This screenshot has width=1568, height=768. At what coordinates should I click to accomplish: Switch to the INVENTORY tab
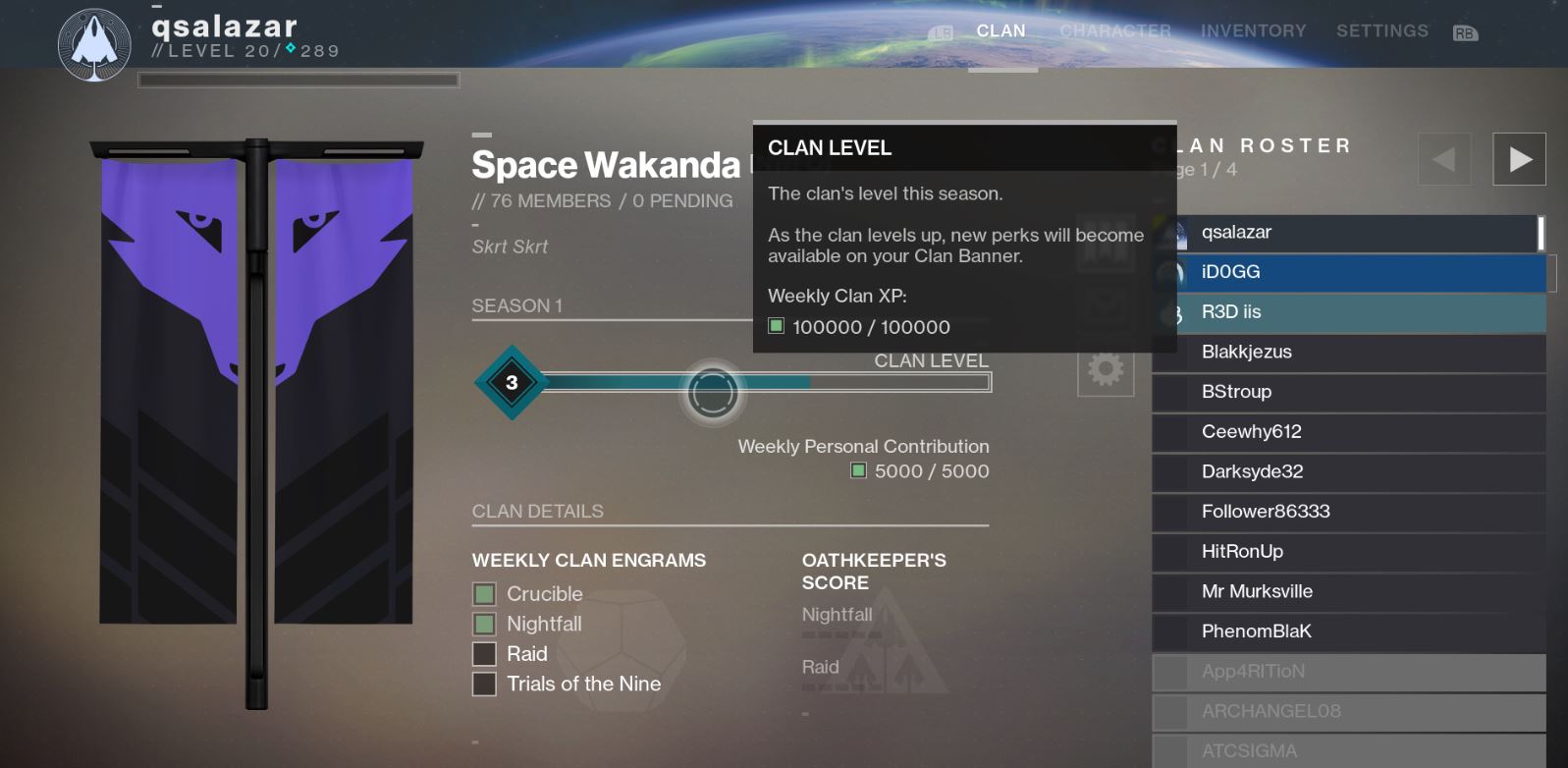click(x=1252, y=30)
